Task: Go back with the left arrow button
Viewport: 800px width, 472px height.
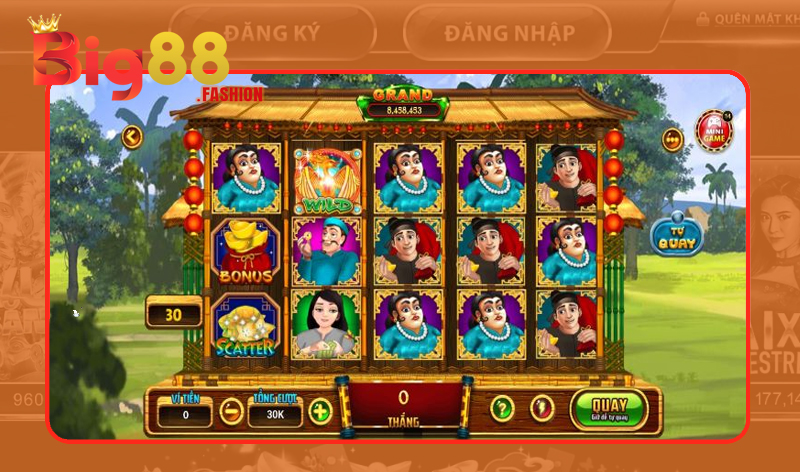Action: (131, 136)
